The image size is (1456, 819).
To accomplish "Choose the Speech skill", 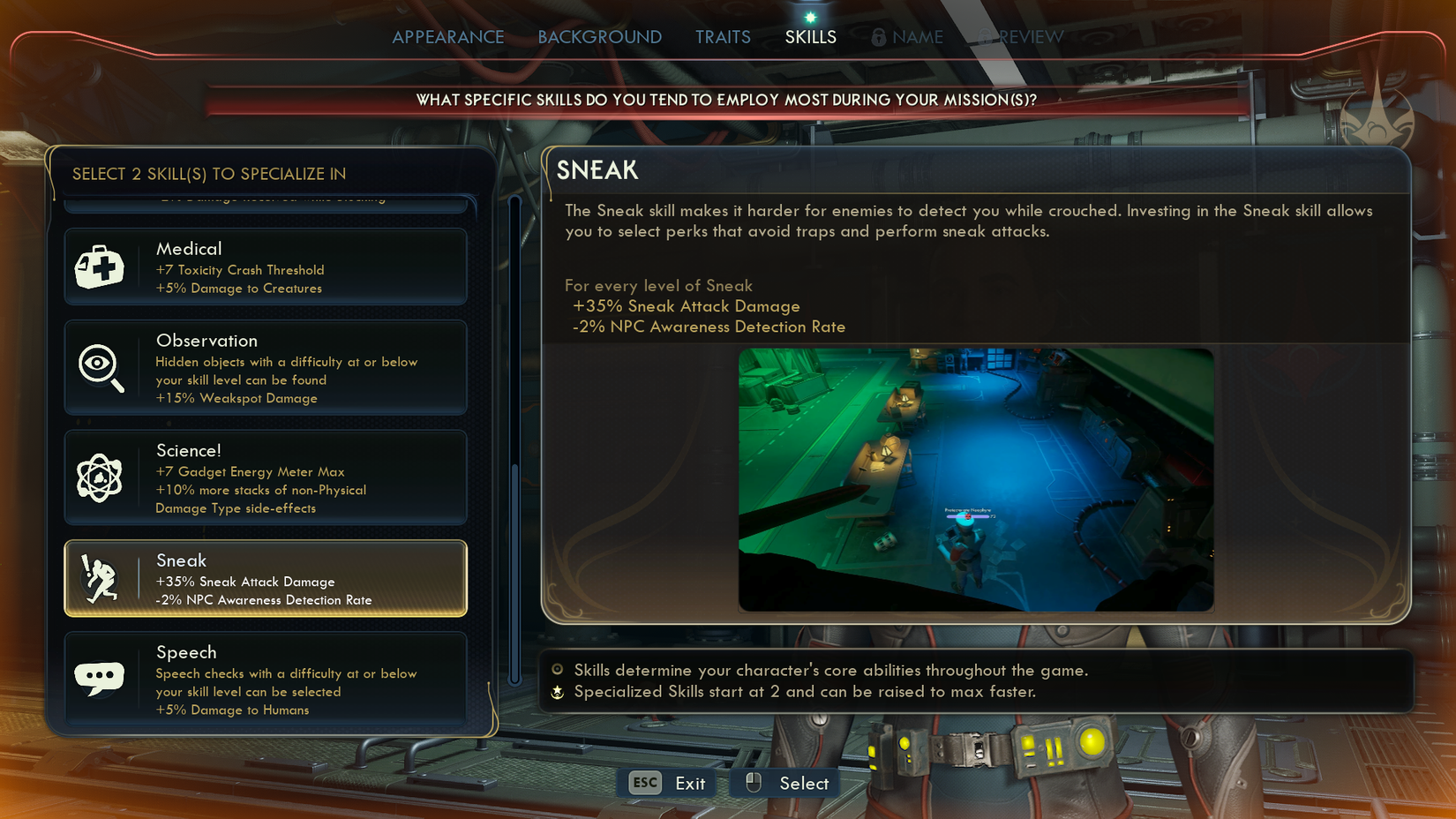I will click(266, 679).
